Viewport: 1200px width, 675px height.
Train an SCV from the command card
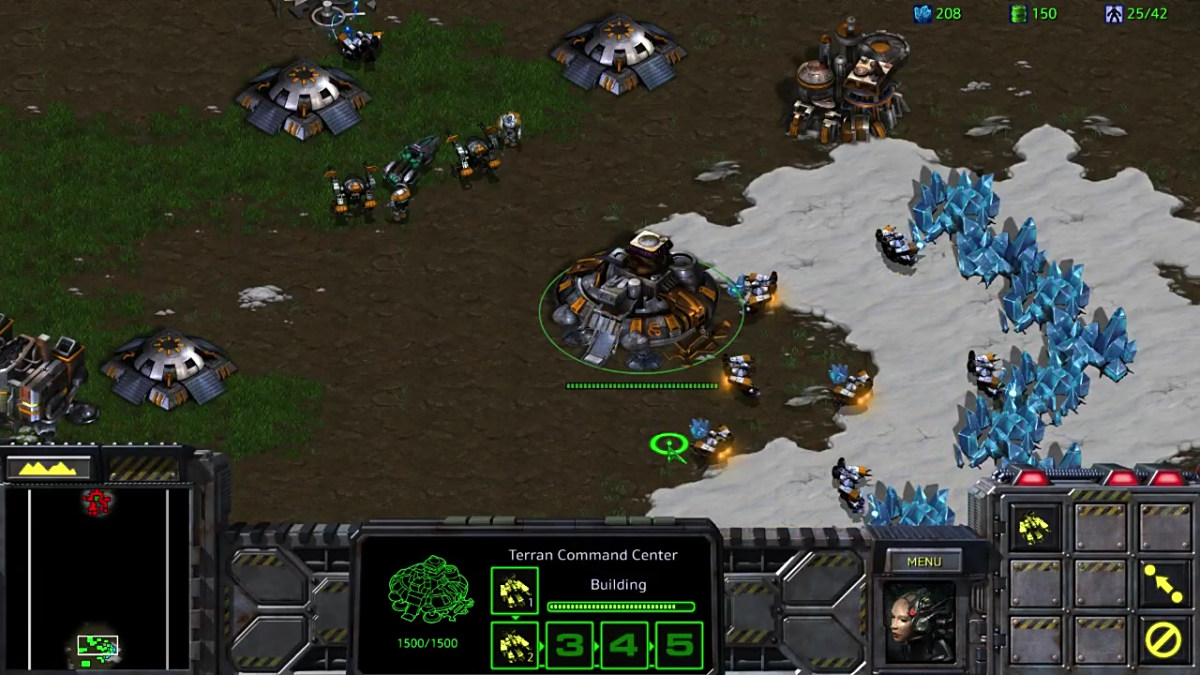[1034, 527]
